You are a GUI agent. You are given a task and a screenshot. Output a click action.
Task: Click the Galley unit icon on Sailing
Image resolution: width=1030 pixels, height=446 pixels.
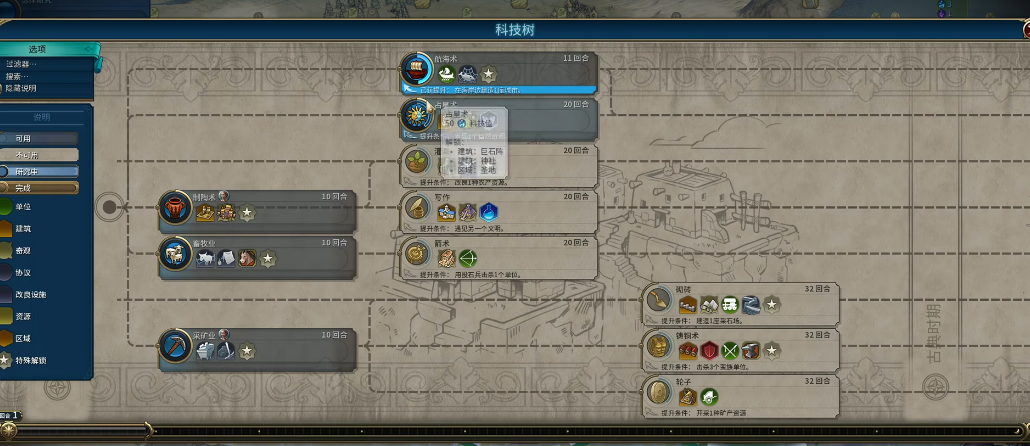pyautogui.click(x=444, y=74)
